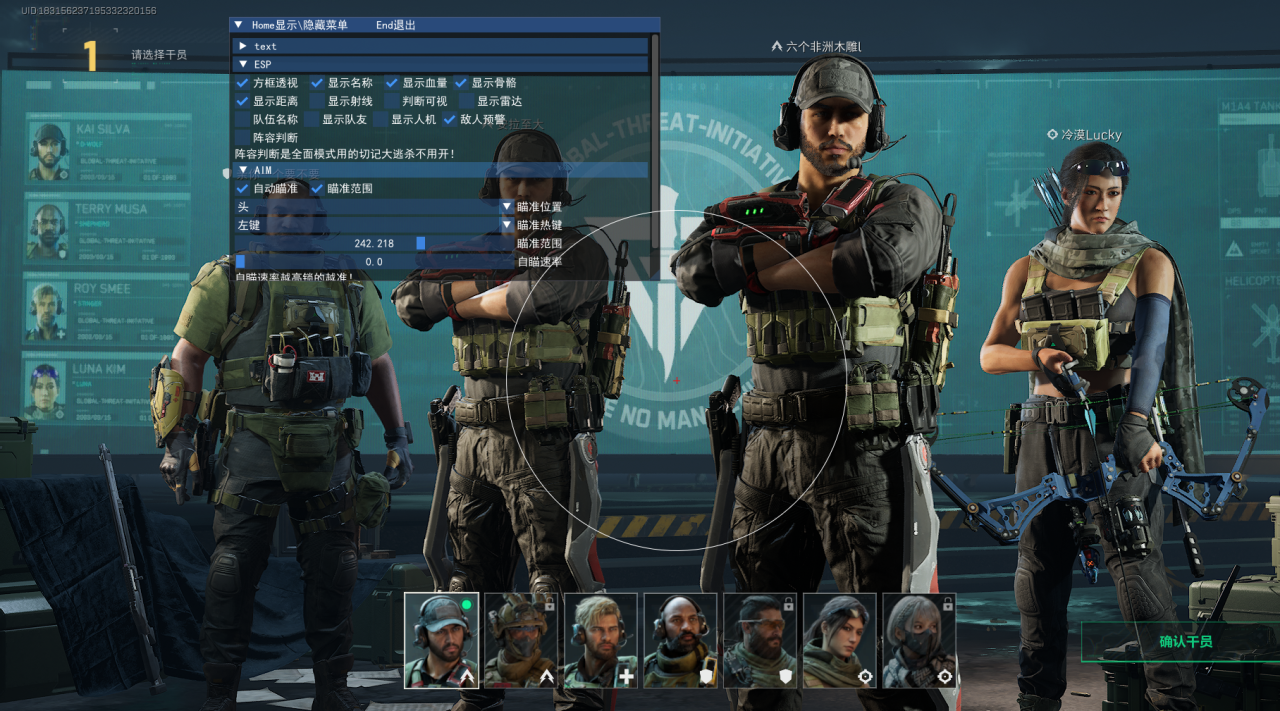The height and width of the screenshot is (711, 1280).
Task: Choose the locked operator wearing orange glasses
Action: point(760,640)
